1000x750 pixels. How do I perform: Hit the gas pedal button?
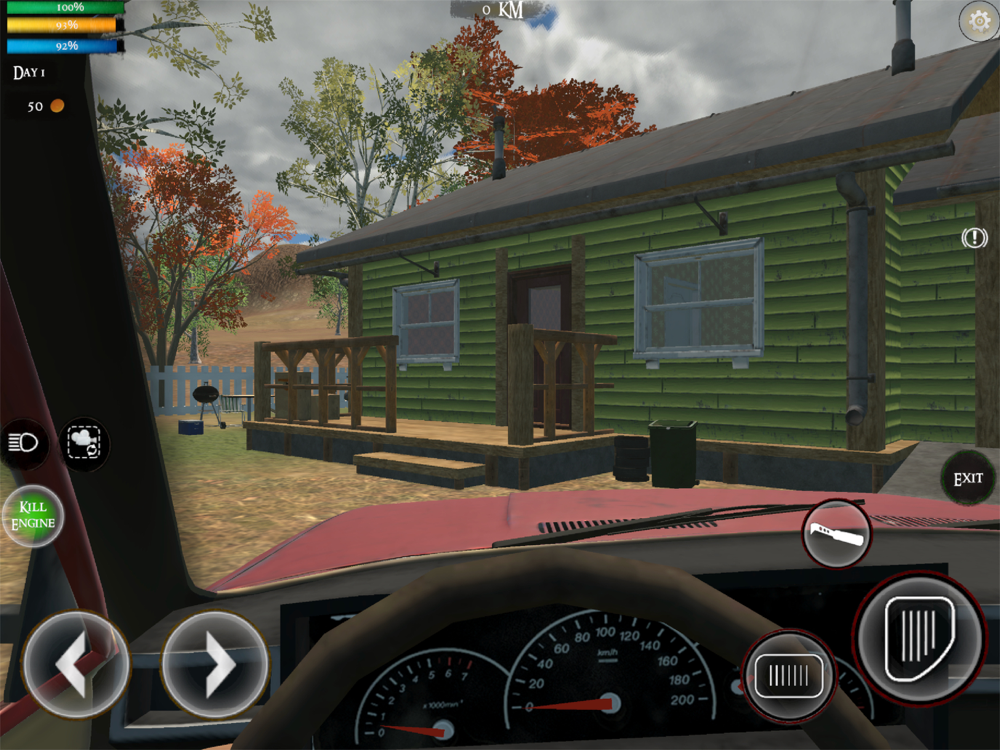coord(919,630)
